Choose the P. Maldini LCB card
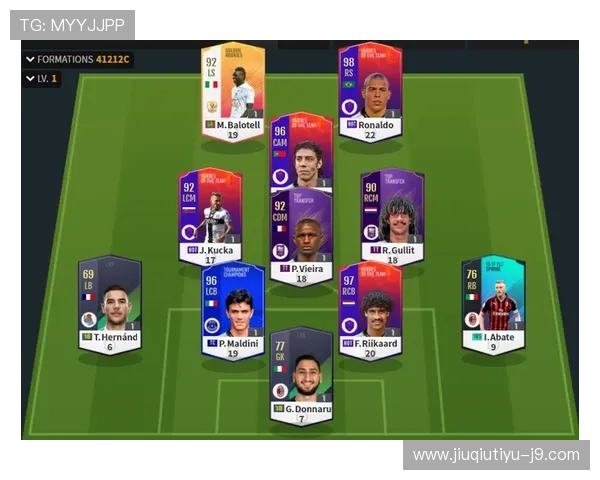The height and width of the screenshot is (480, 600). (x=232, y=310)
